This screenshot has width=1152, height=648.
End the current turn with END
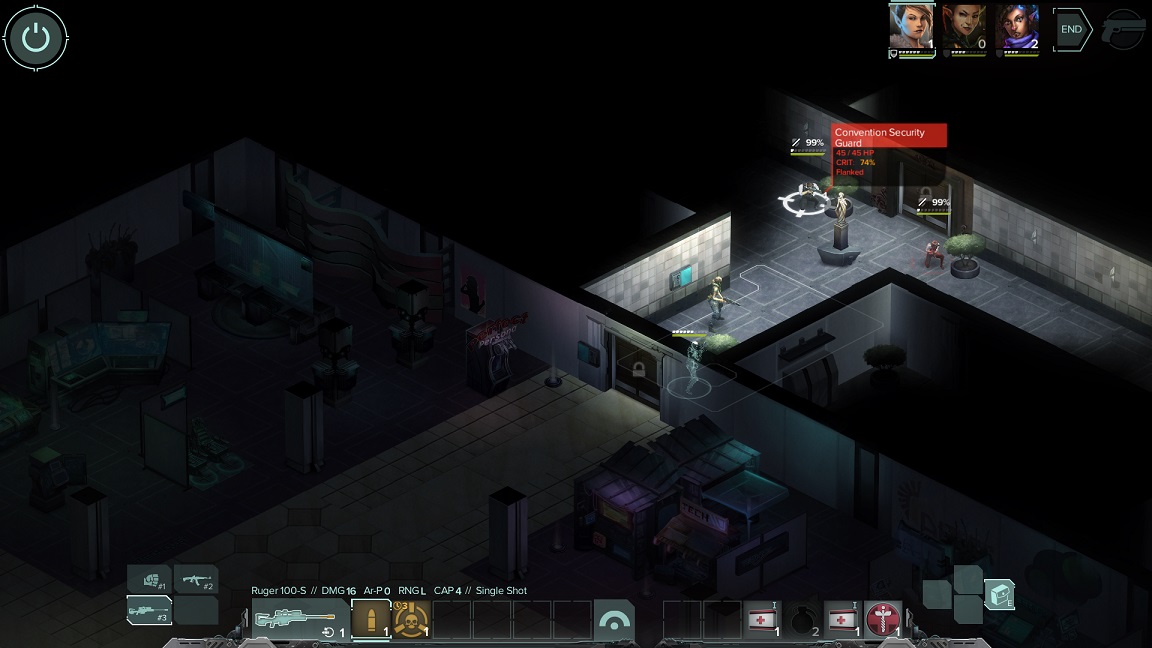tap(1072, 30)
